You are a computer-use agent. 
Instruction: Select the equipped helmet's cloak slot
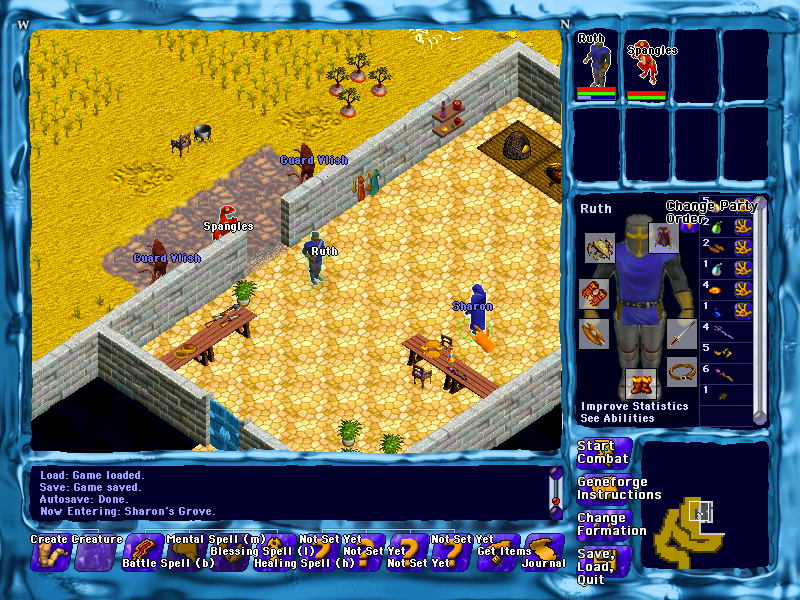pos(663,237)
